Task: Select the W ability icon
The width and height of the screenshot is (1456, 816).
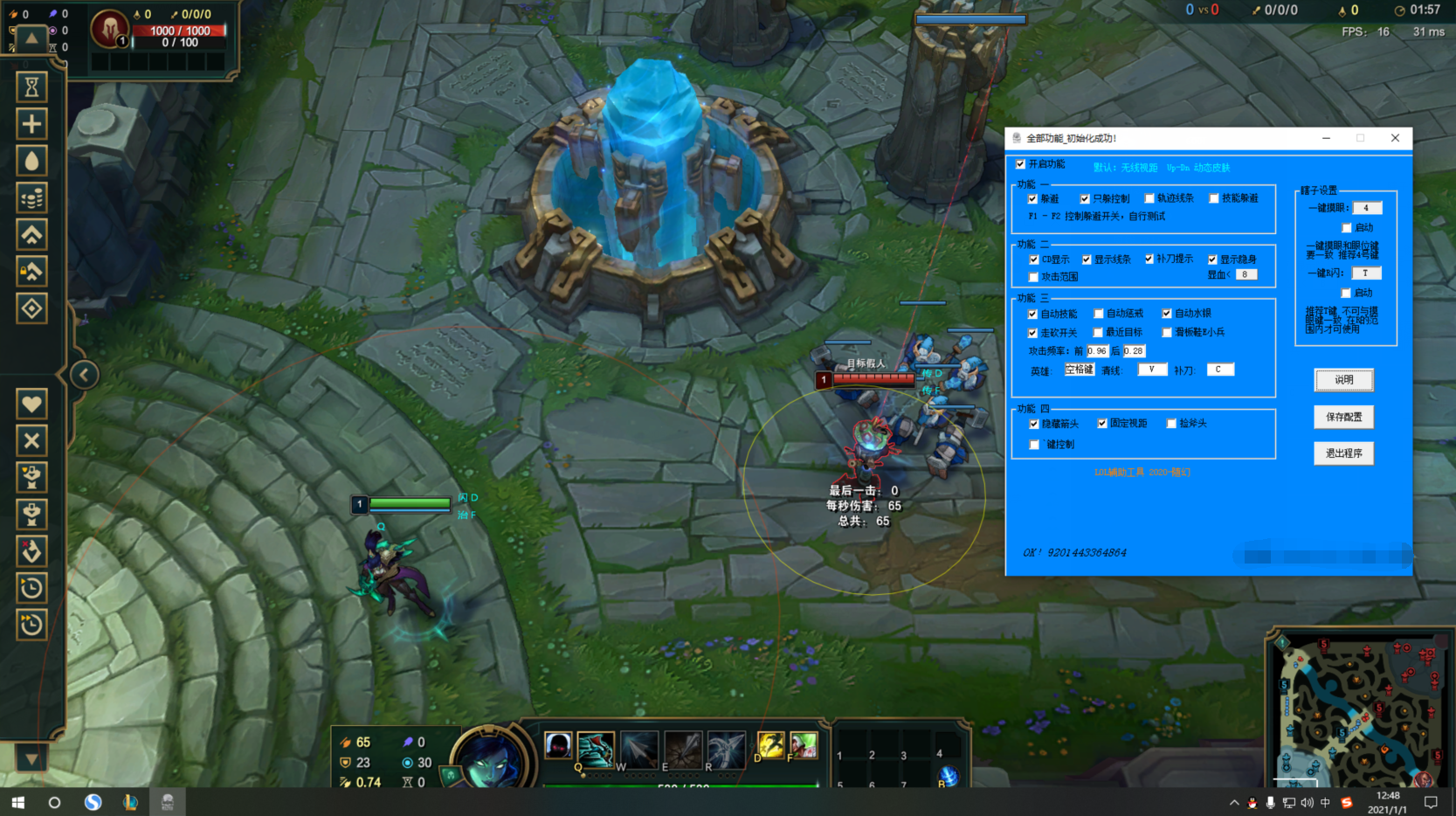Action: (x=638, y=750)
